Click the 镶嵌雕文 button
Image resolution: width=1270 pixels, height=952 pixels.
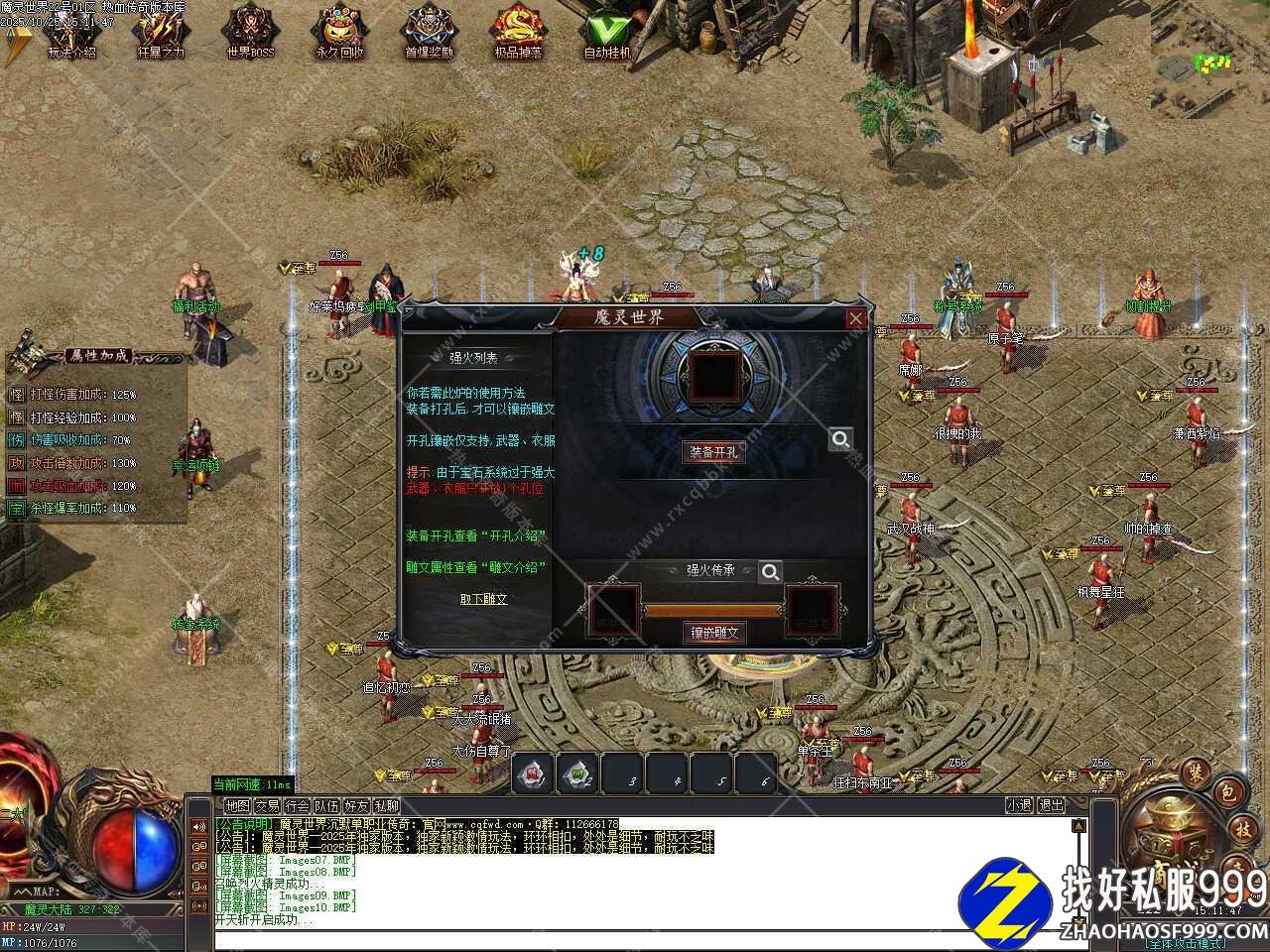713,632
